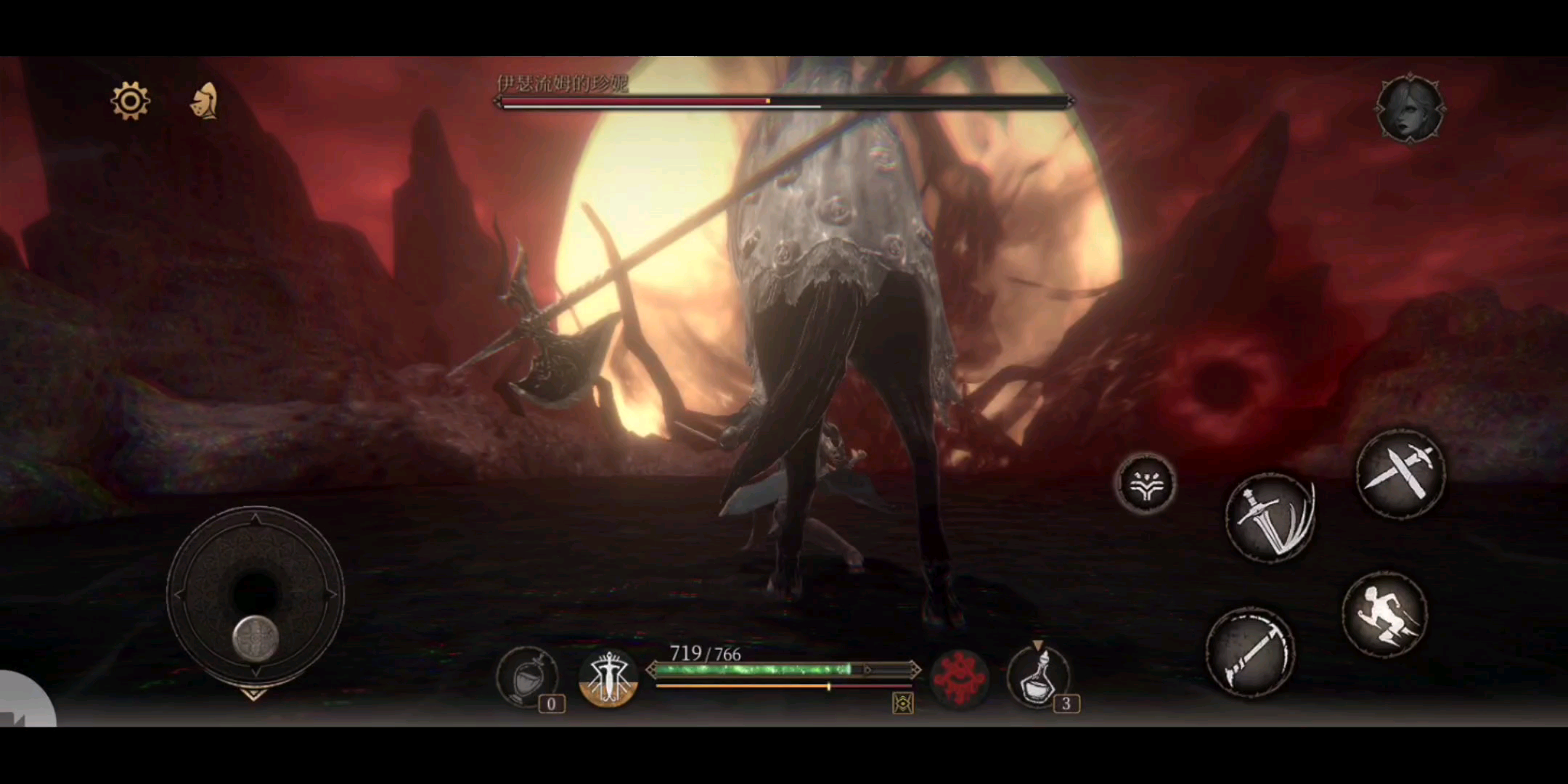
Task: Activate the crossed swords attack
Action: click(1400, 474)
